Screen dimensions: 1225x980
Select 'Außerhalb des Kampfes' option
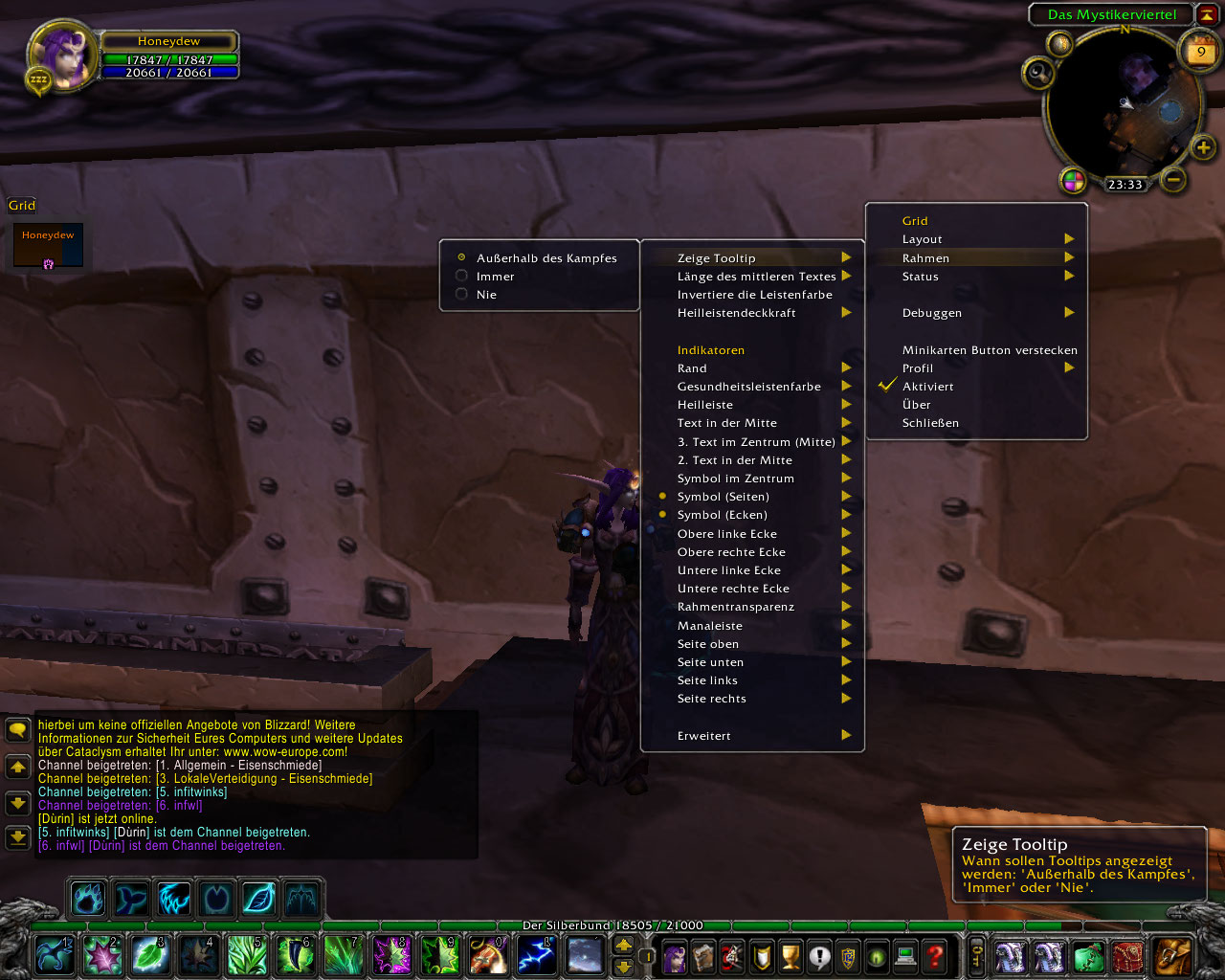pos(546,258)
